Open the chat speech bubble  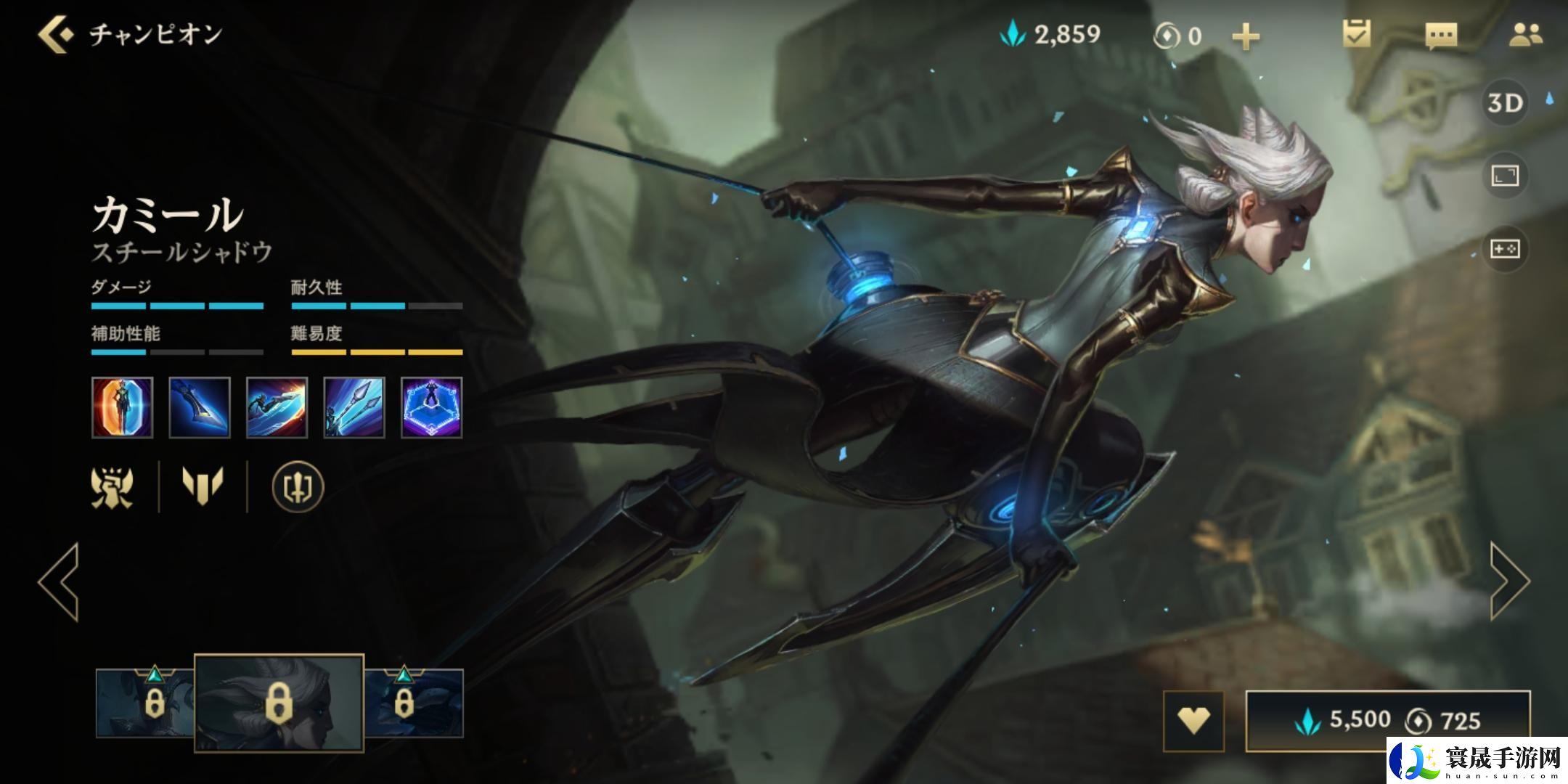pos(1441,36)
